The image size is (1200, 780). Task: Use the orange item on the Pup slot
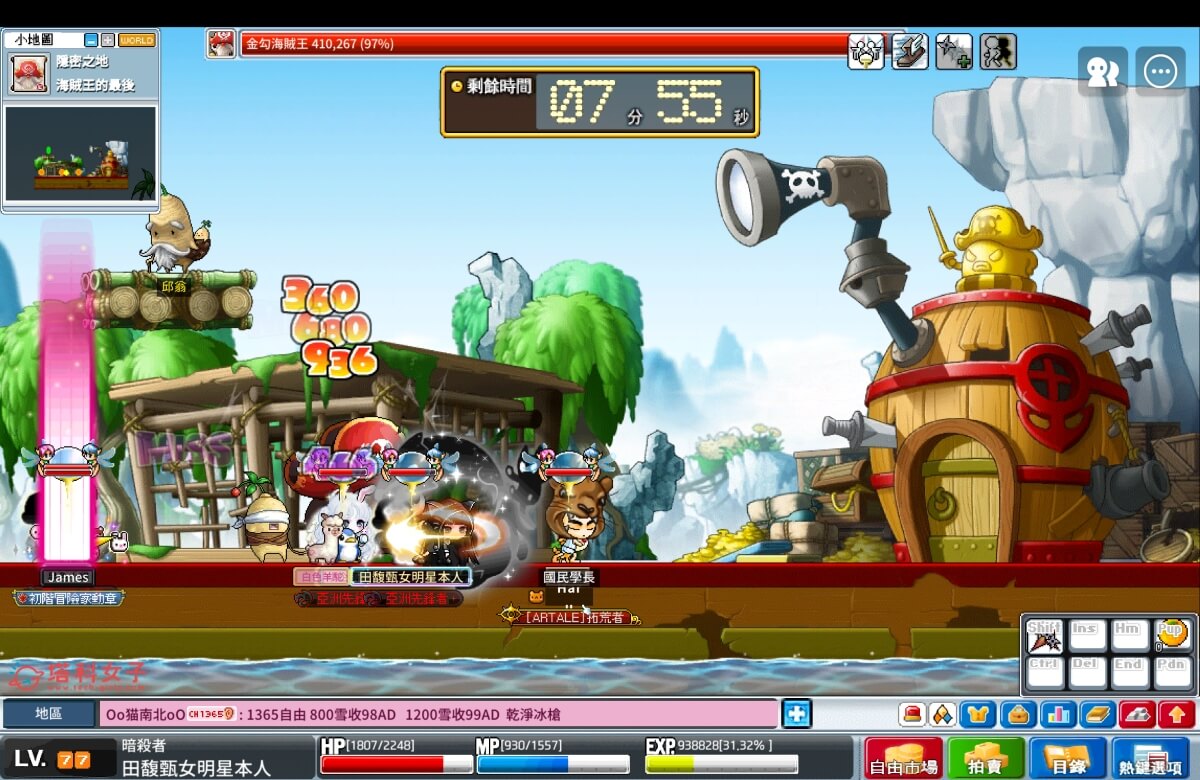[1172, 635]
